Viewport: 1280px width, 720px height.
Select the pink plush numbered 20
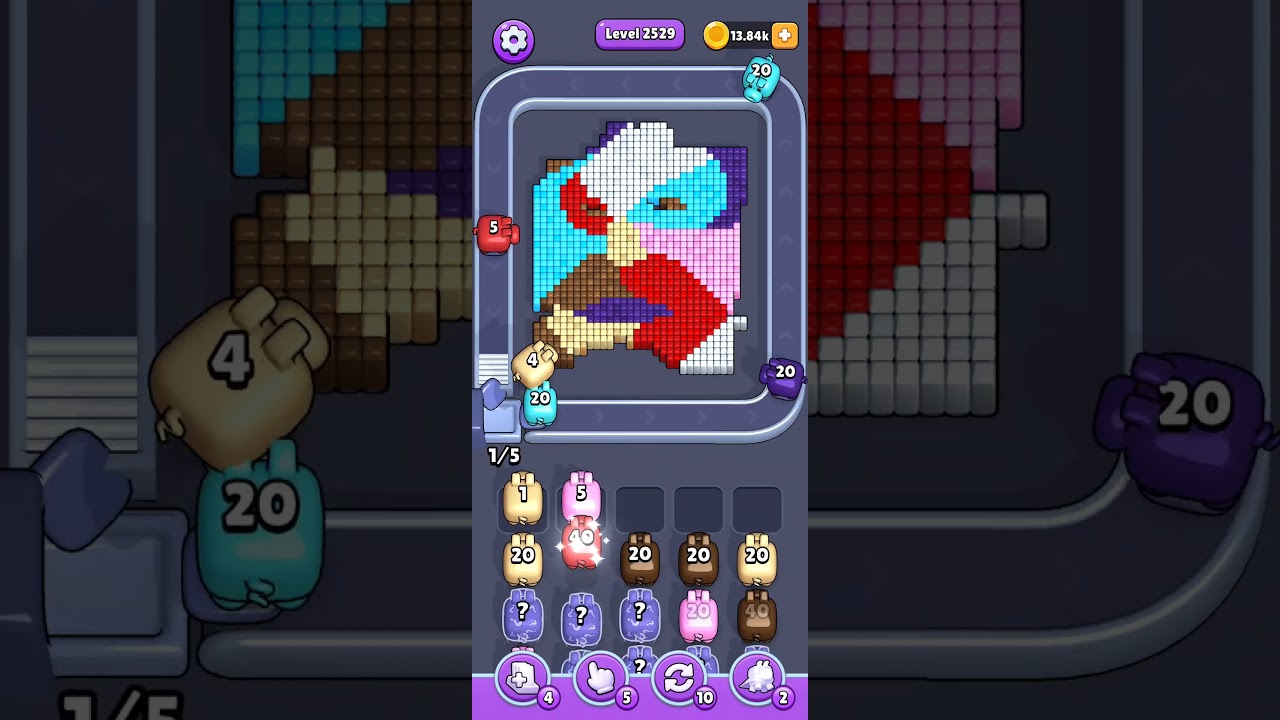(x=699, y=614)
